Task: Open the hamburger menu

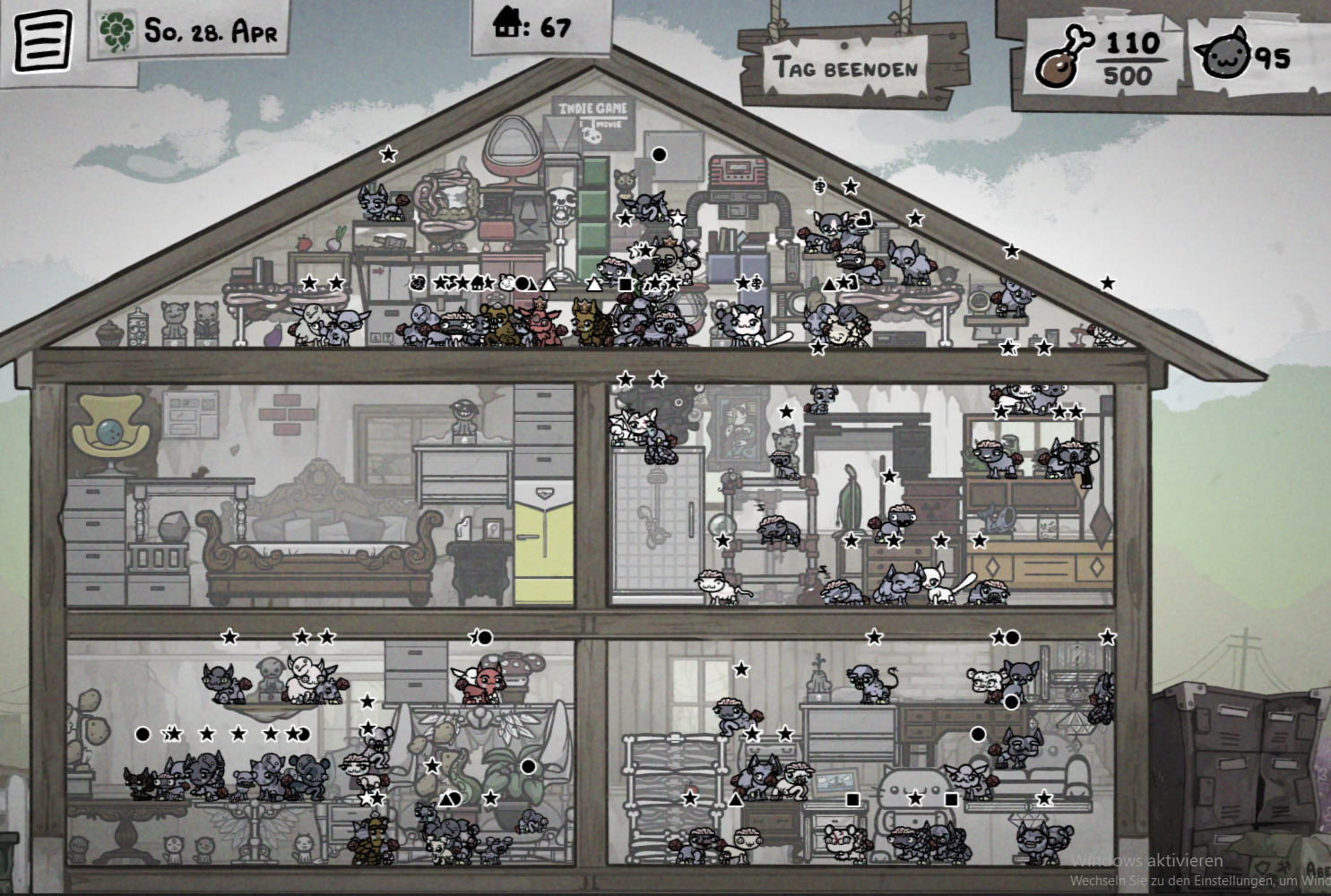Action: [x=42, y=40]
